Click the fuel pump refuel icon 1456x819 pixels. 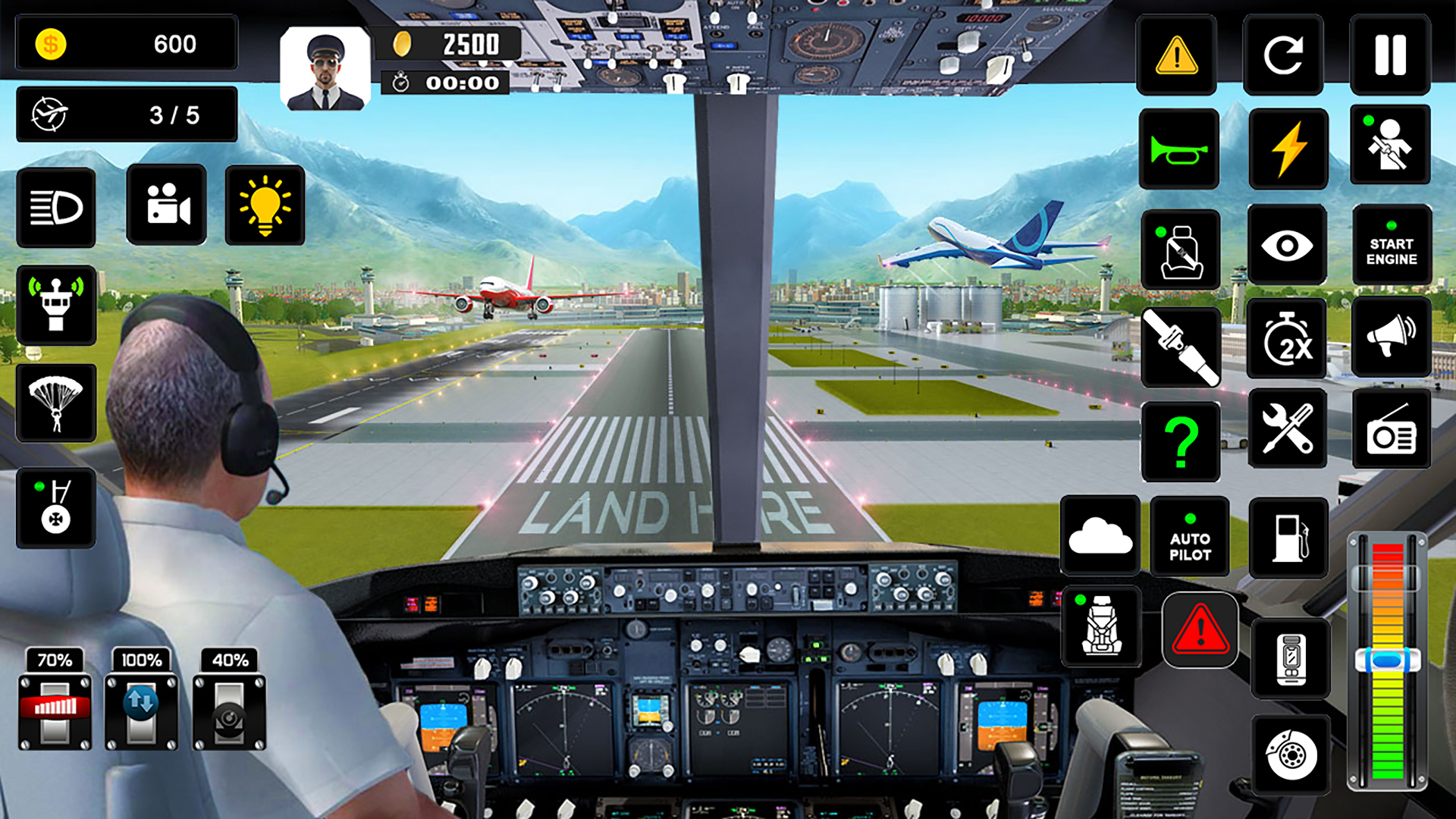pyautogui.click(x=1289, y=536)
